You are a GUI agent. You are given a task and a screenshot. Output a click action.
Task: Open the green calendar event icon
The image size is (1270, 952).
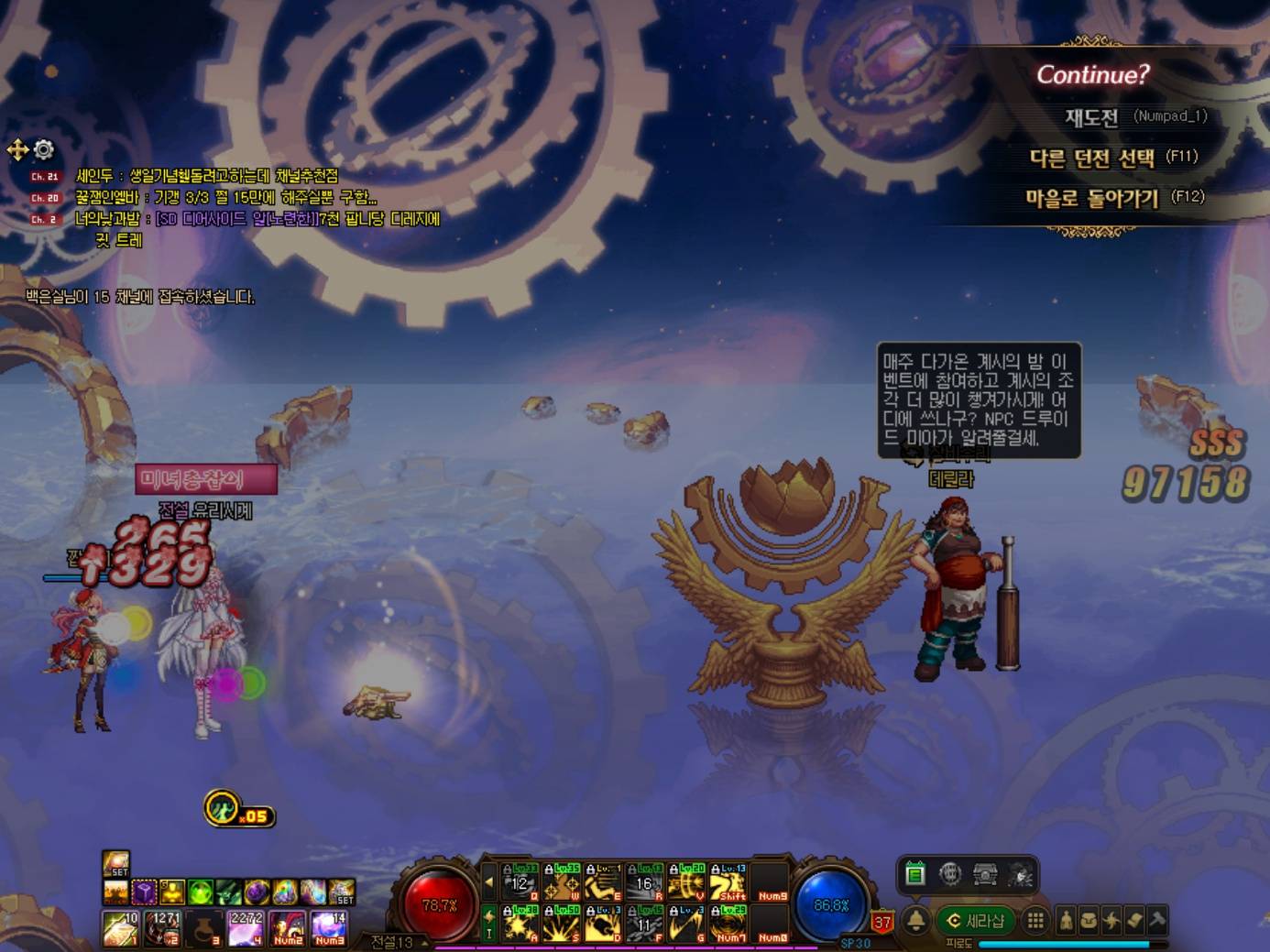[914, 874]
